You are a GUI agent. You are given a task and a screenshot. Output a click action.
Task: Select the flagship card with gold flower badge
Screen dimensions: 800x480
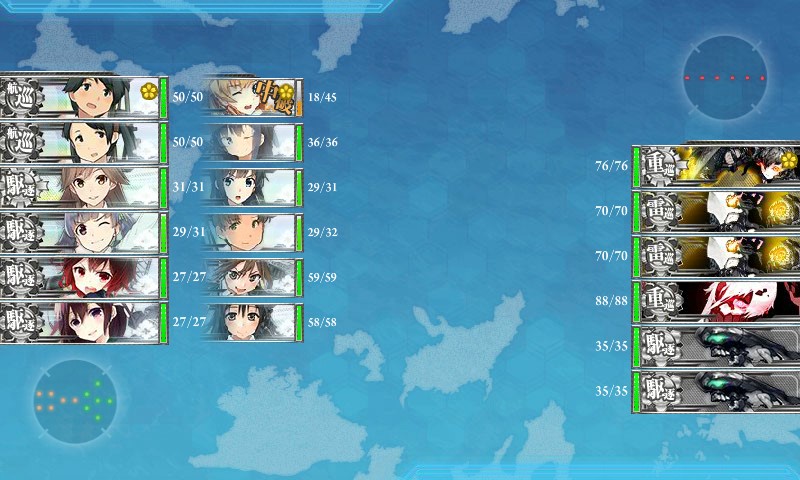point(85,97)
